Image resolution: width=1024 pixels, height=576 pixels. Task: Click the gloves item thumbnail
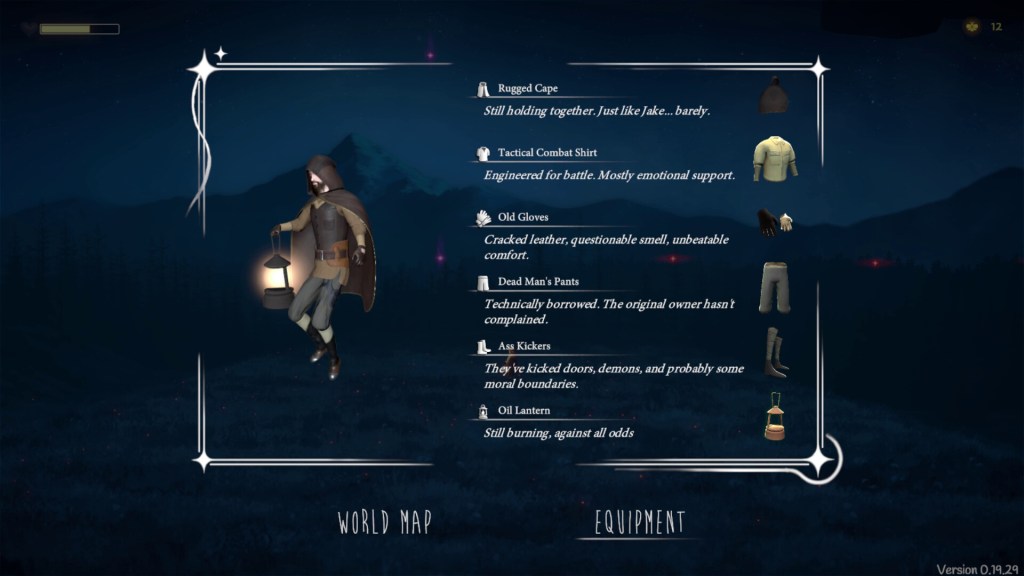(x=773, y=222)
